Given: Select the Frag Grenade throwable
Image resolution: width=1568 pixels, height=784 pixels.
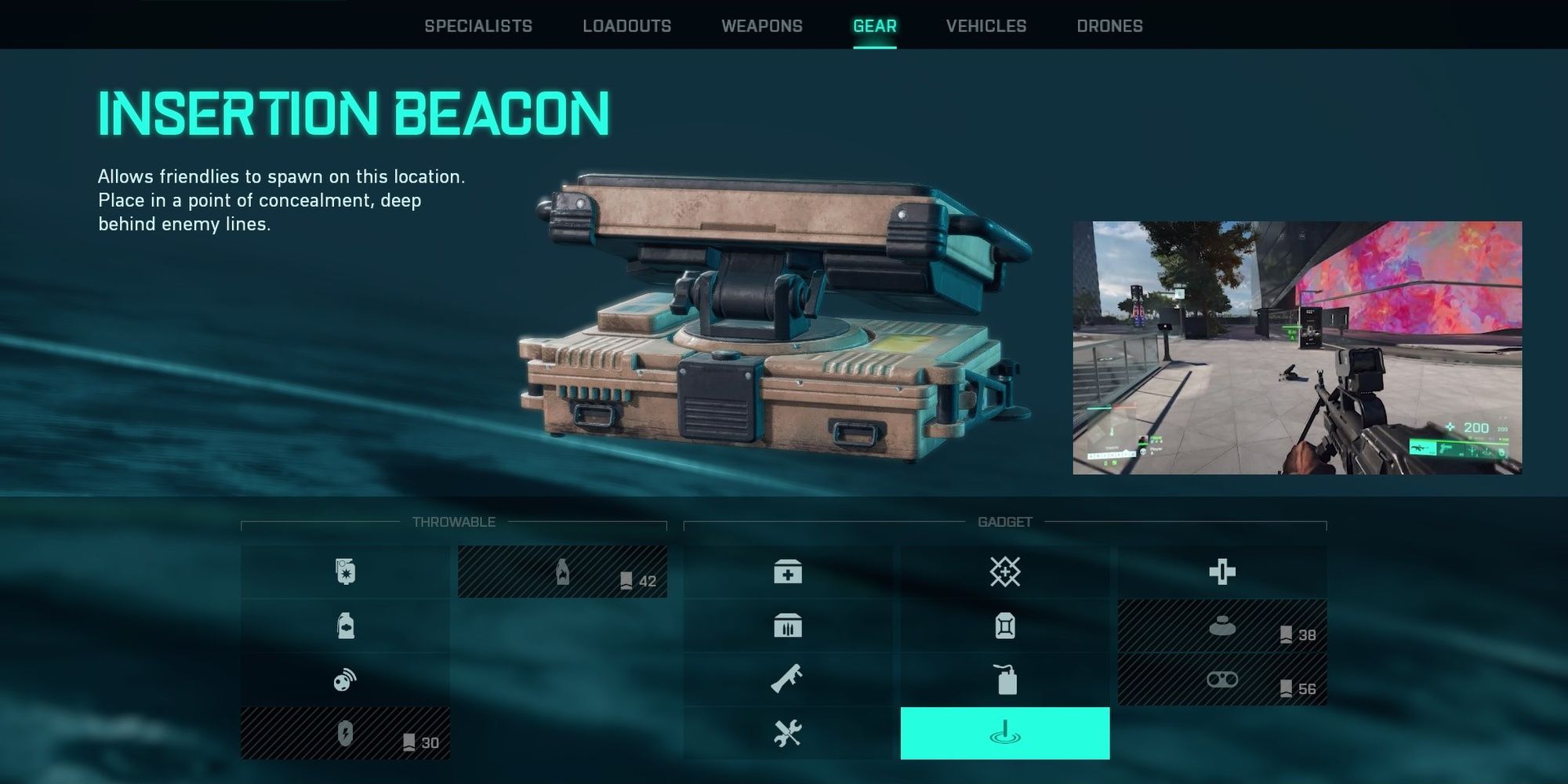Looking at the screenshot, I should (x=345, y=571).
